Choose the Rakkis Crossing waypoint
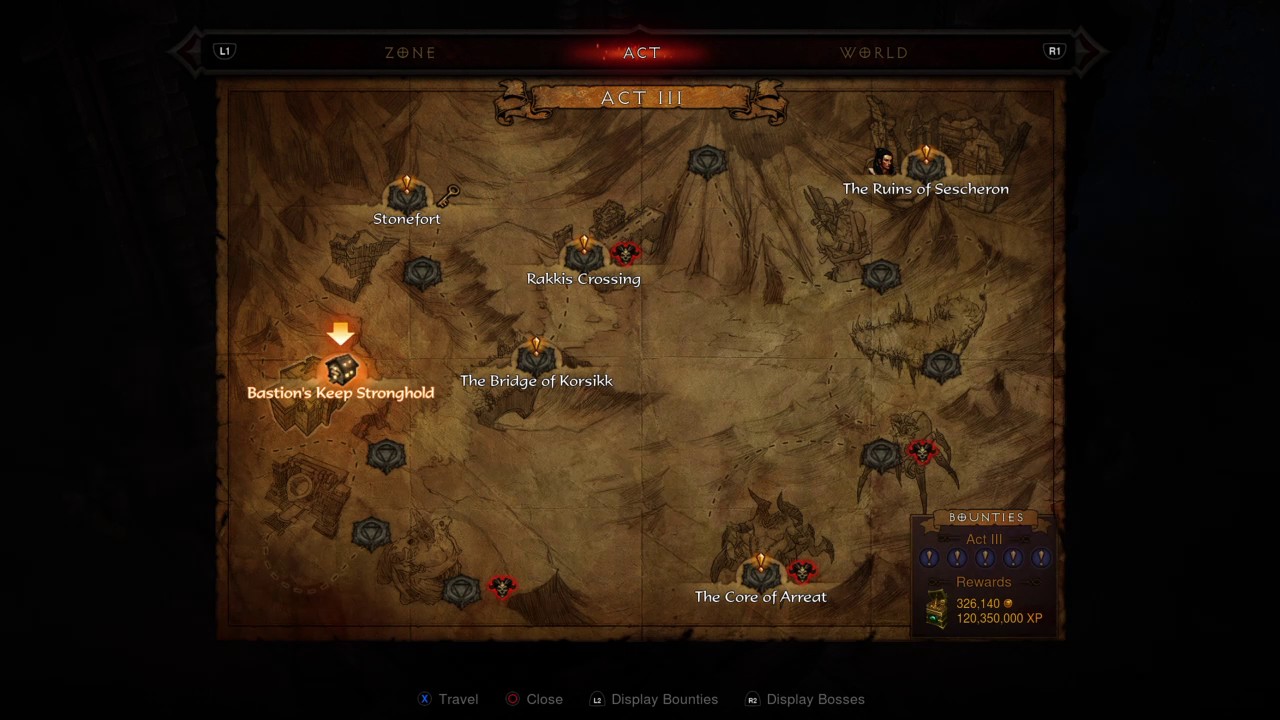1280x720 pixels. [584, 256]
